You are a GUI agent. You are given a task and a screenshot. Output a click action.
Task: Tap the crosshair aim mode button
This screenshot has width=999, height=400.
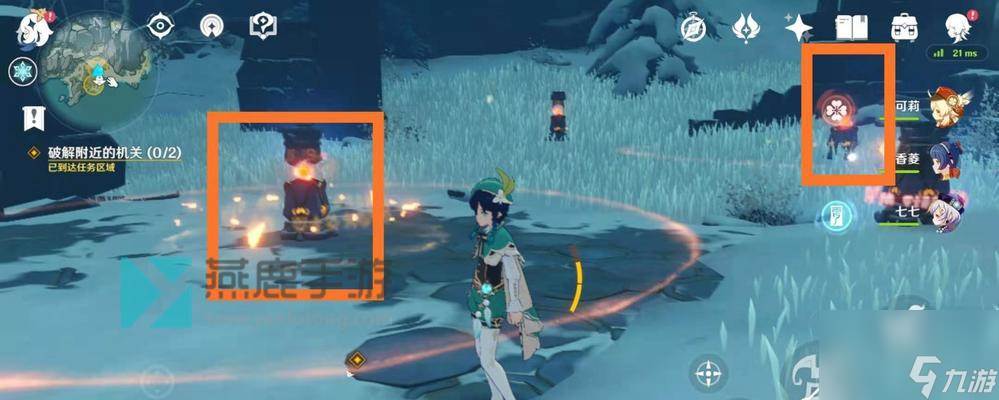709,373
